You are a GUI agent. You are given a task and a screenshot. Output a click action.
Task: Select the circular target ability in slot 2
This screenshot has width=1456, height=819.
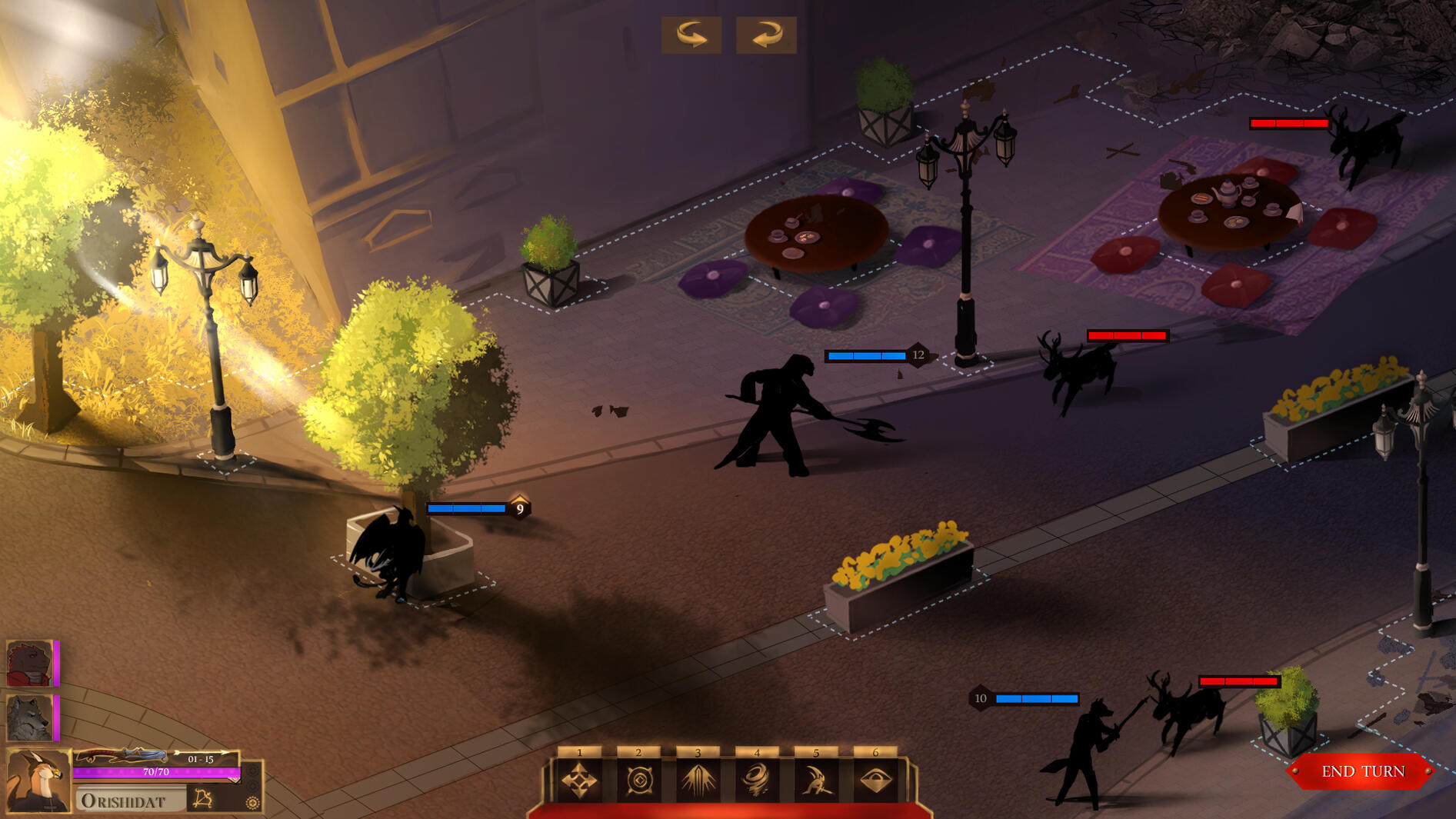click(639, 781)
